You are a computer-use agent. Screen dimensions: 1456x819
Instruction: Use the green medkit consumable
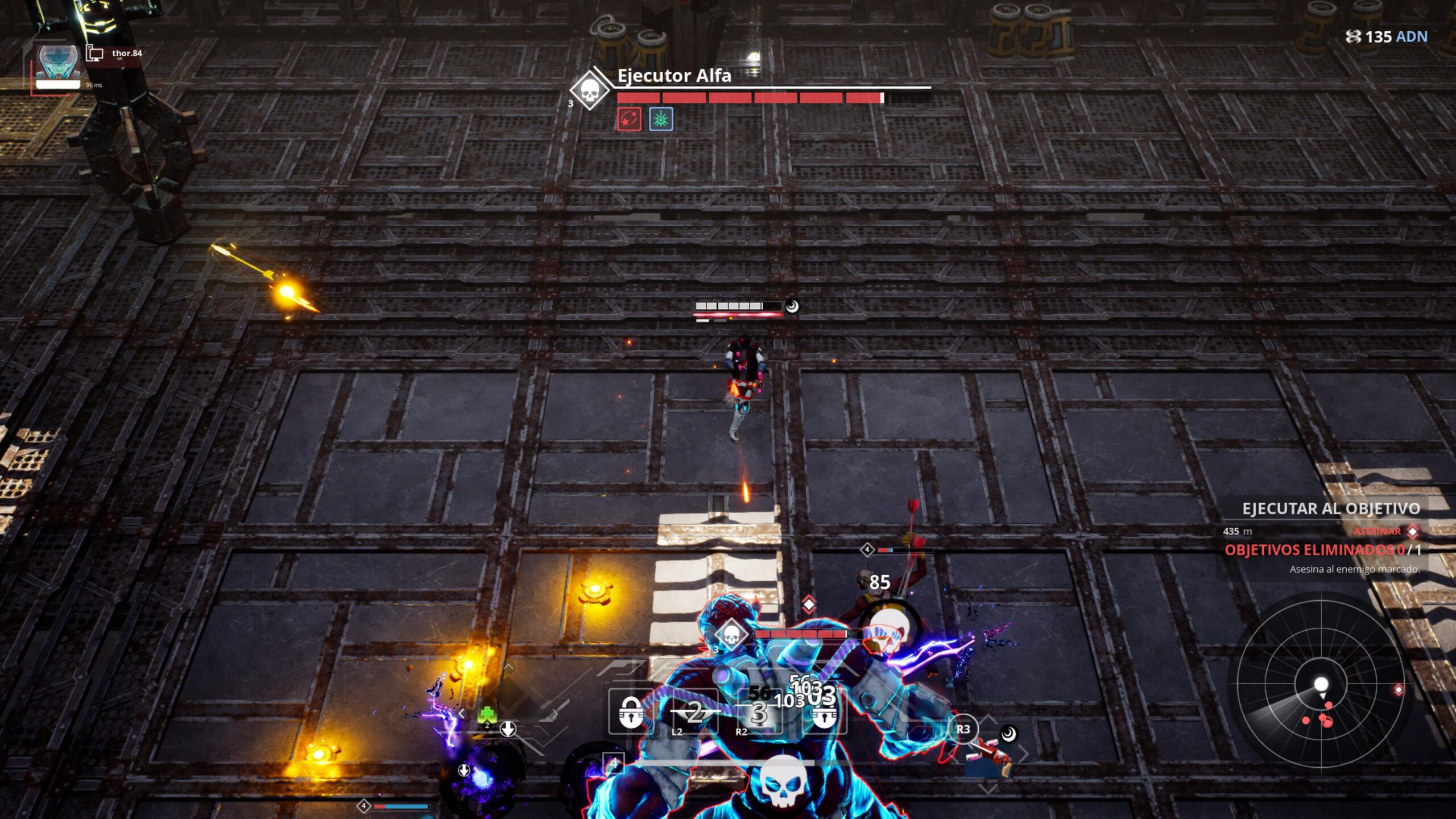(x=487, y=714)
